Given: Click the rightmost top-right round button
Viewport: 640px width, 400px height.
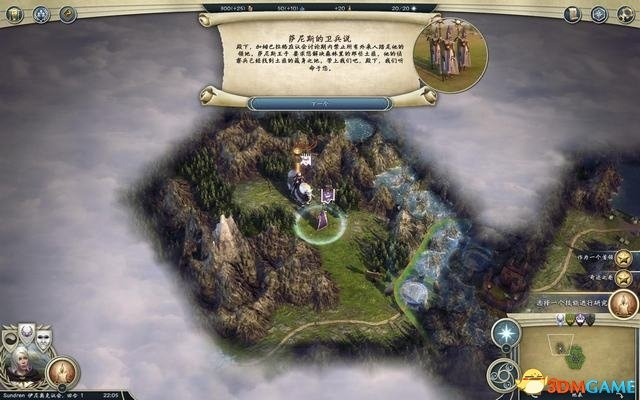Looking at the screenshot, I should coord(625,14).
